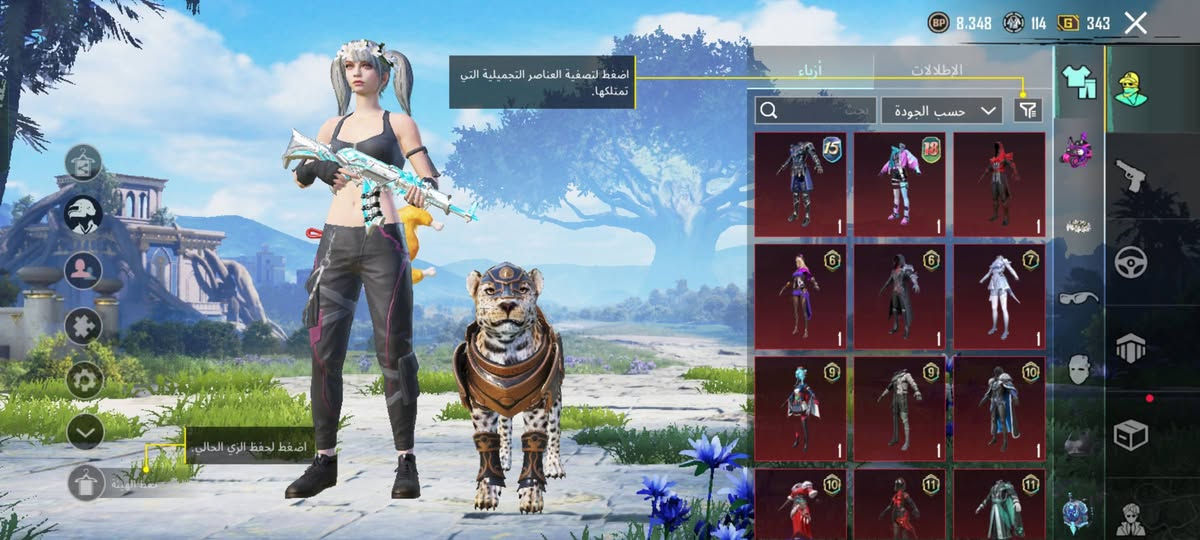The image size is (1200, 540).
Task: Select the character category with the yellow-cap avatar
Action: pos(1131,86)
